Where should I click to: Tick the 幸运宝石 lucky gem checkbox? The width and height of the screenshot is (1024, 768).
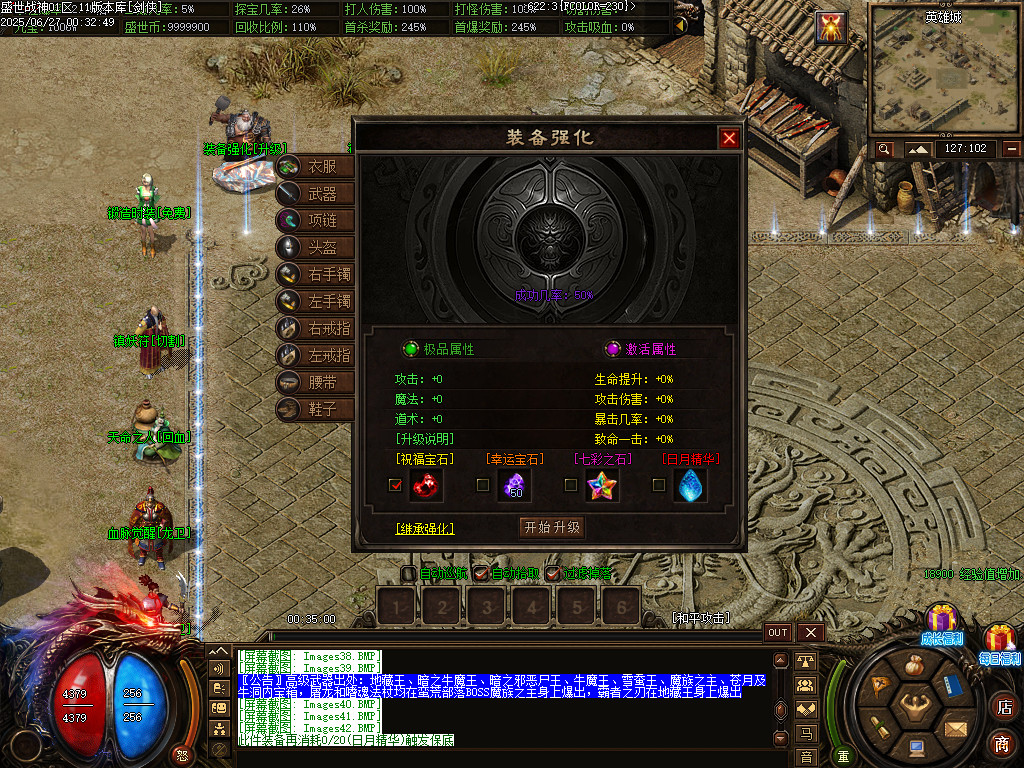tap(483, 485)
